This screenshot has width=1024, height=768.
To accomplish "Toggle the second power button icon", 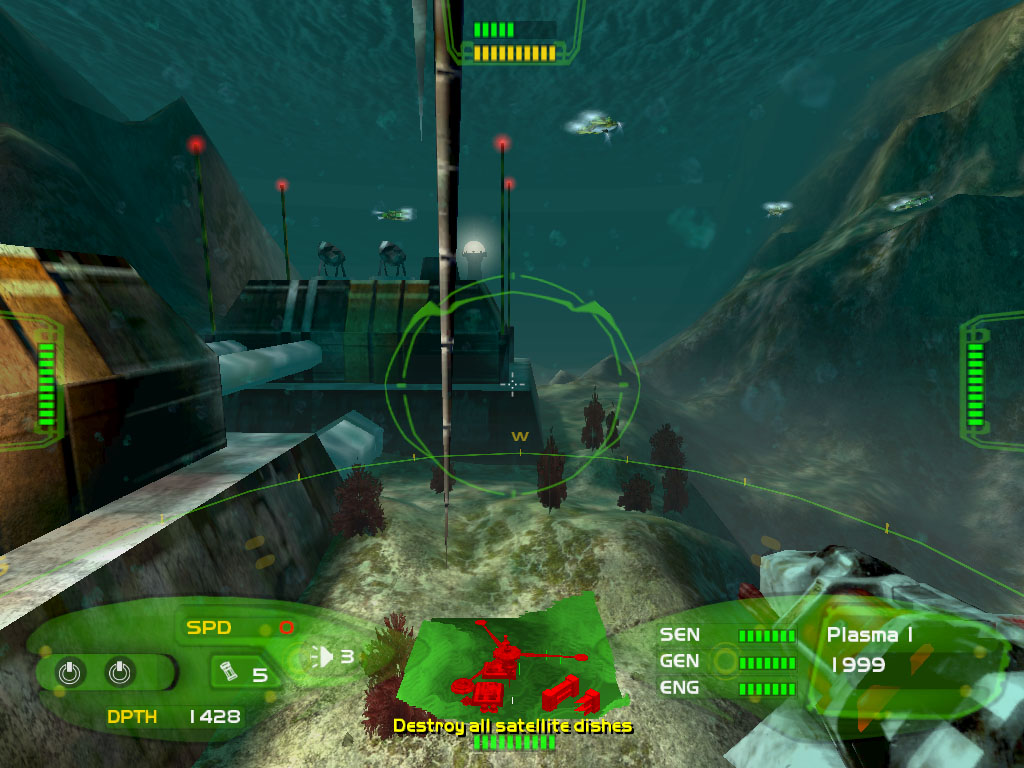I will tap(119, 673).
